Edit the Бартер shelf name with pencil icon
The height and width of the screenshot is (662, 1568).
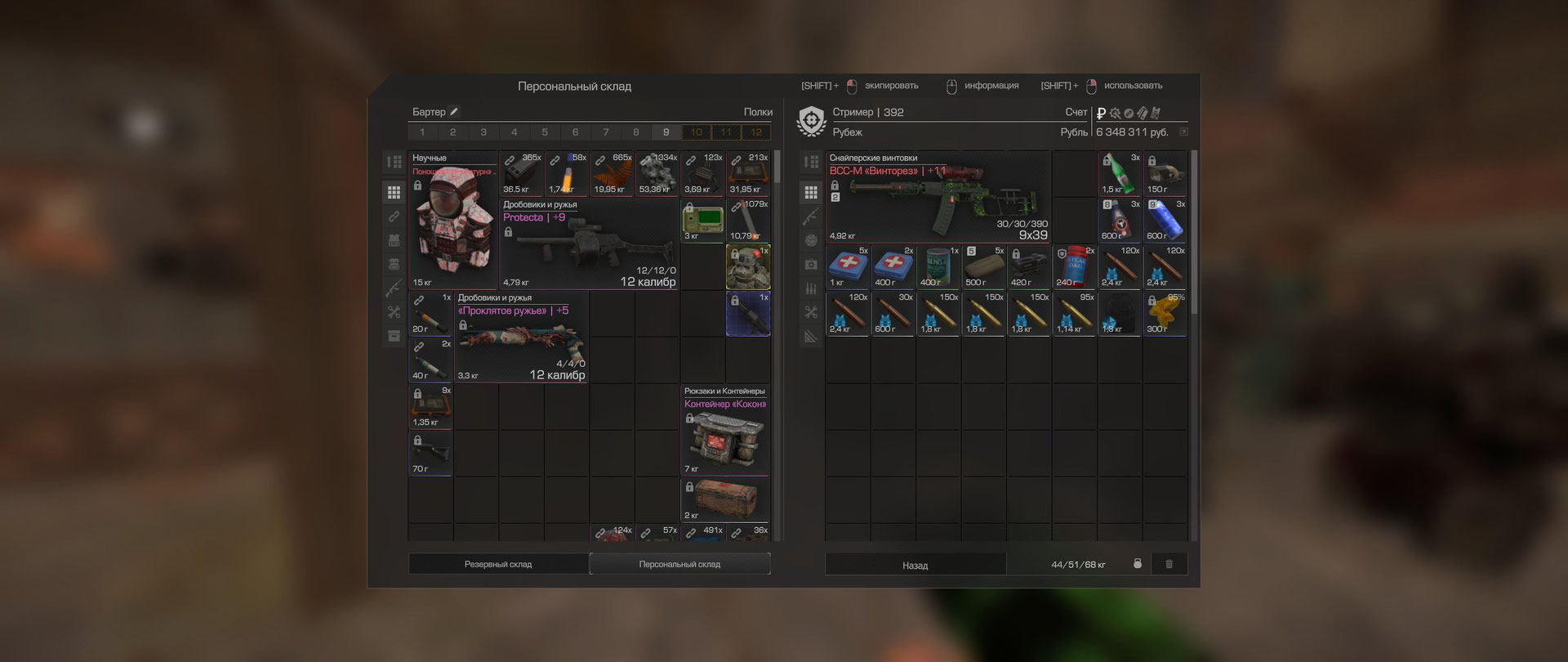tap(455, 112)
